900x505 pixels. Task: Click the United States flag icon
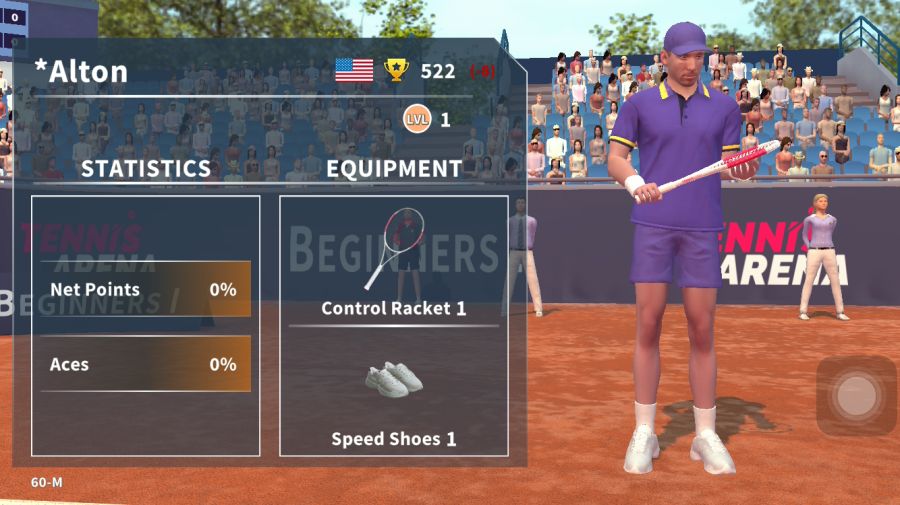(x=354, y=70)
